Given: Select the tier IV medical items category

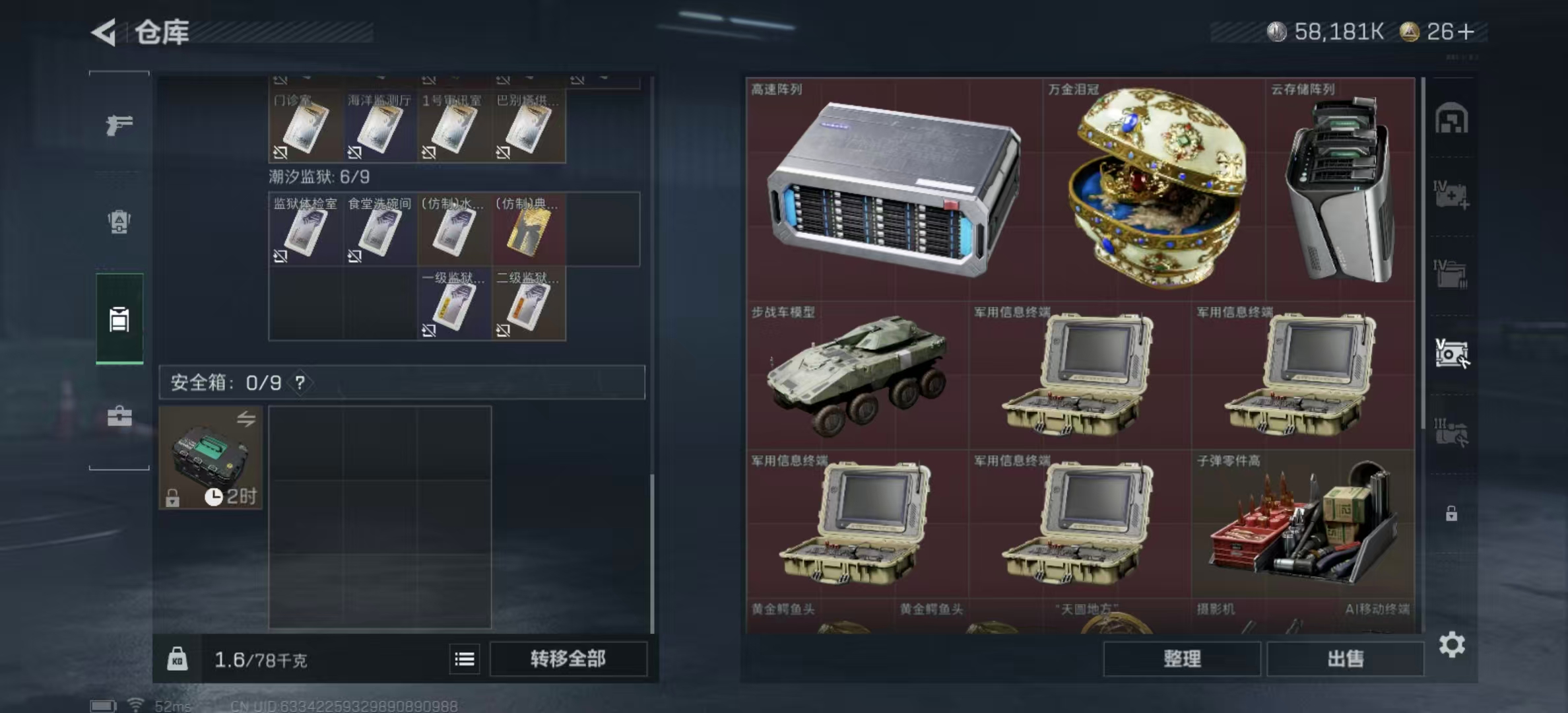Looking at the screenshot, I should (x=1453, y=193).
